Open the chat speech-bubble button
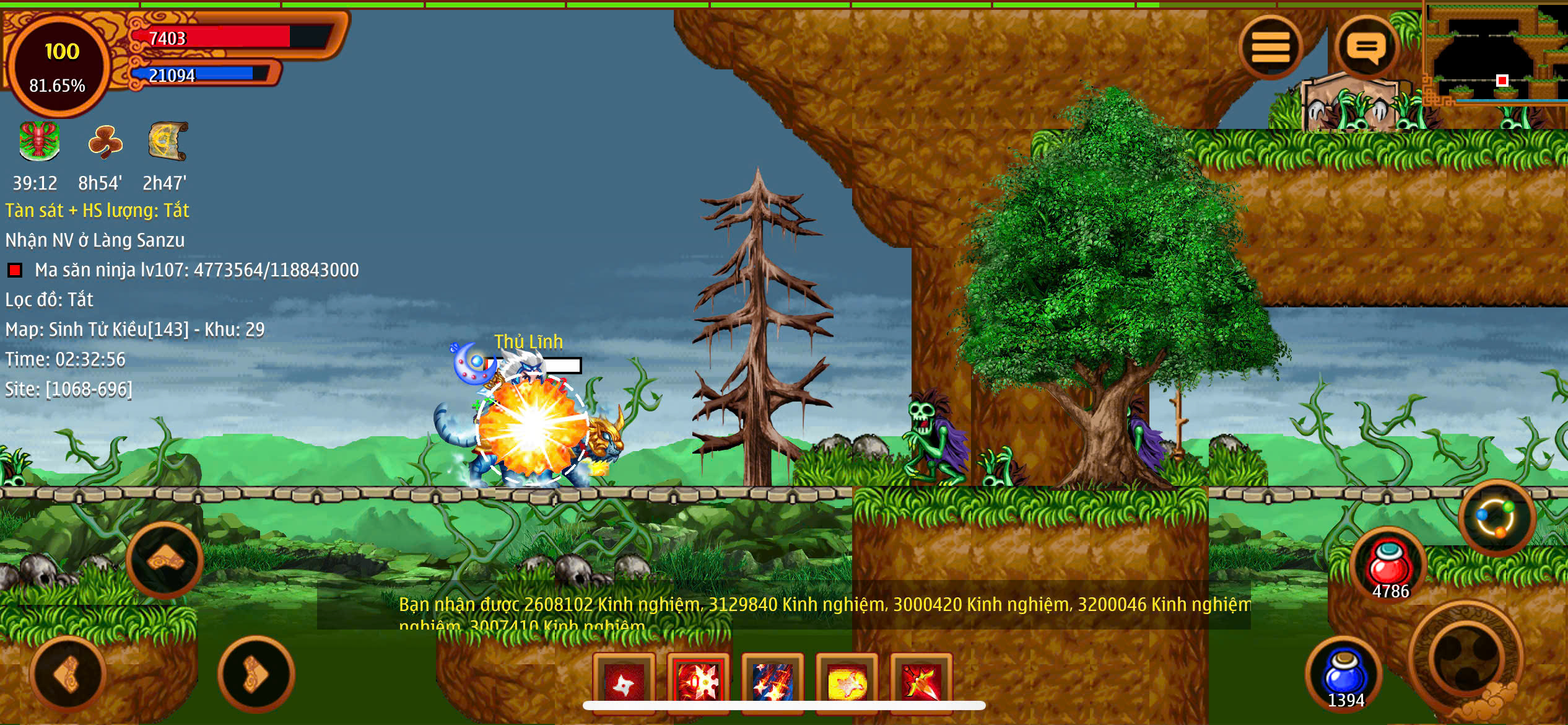This screenshot has height=725, width=1568. click(x=1366, y=48)
